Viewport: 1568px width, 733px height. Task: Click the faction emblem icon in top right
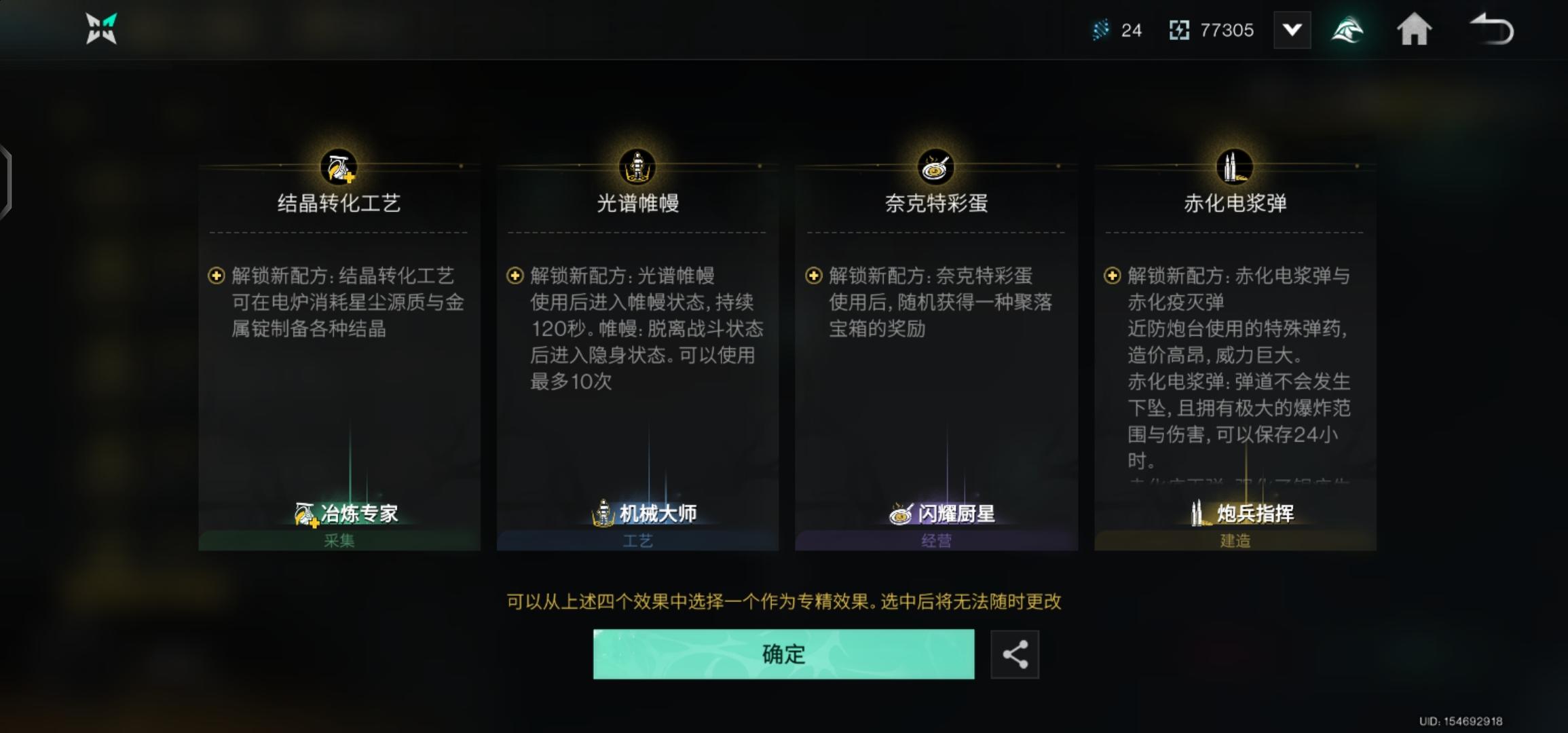click(x=1349, y=29)
